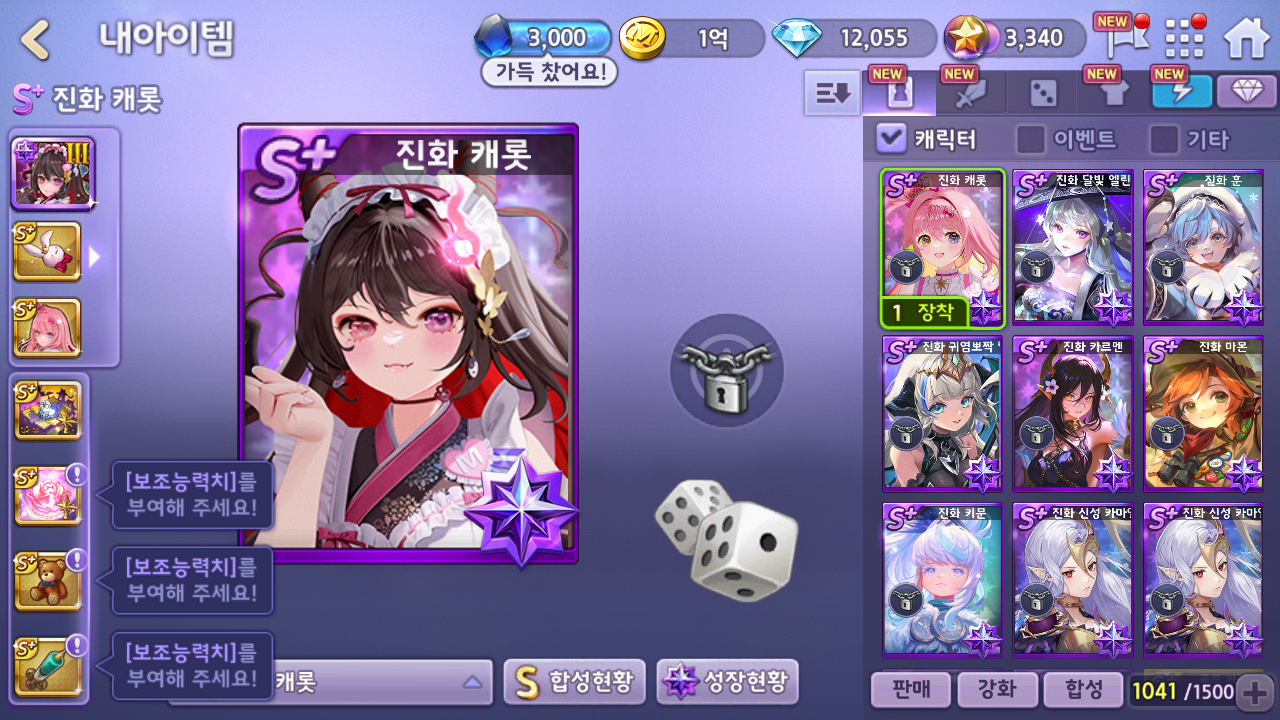Click the 합성 combine button
The image size is (1280, 720).
[x=1083, y=689]
